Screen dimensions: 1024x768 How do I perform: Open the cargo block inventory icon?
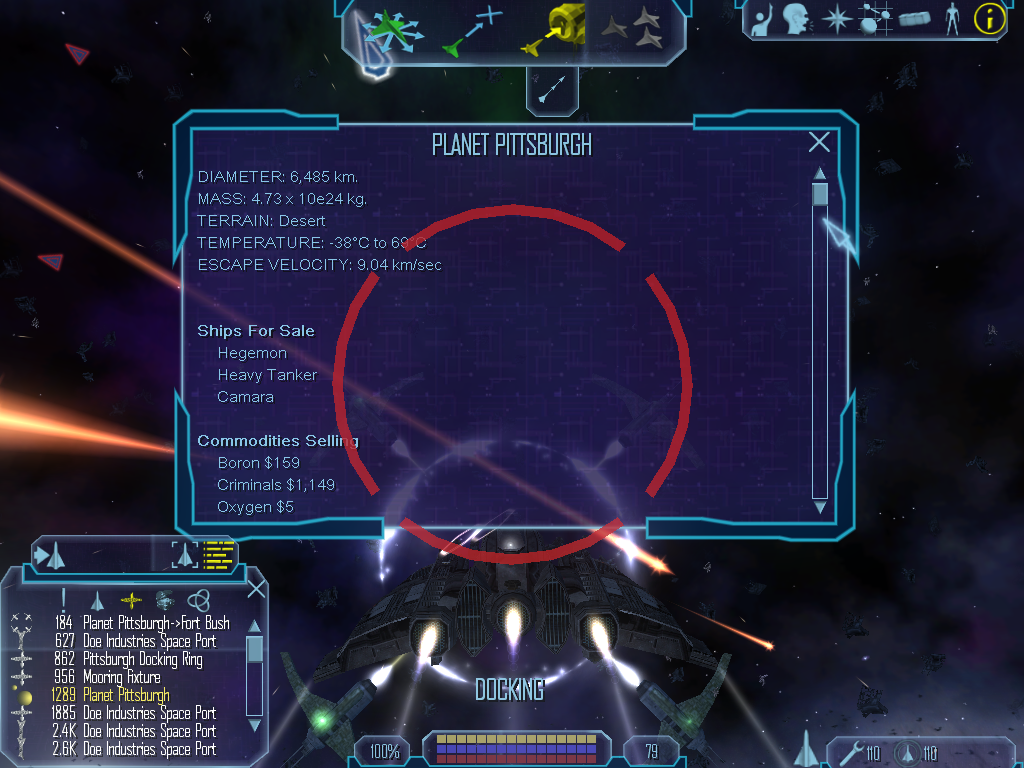[914, 19]
